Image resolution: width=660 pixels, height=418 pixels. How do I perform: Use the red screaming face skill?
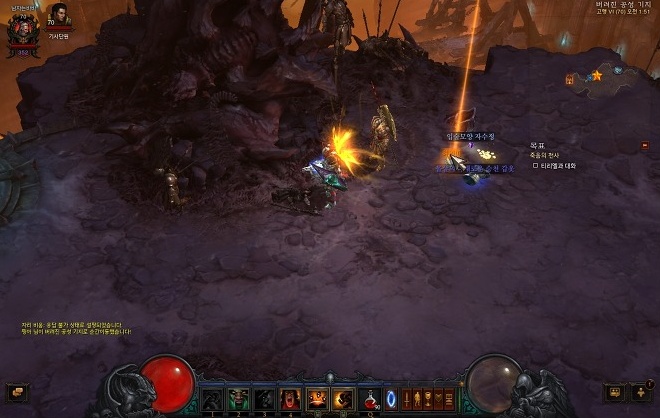click(x=291, y=399)
